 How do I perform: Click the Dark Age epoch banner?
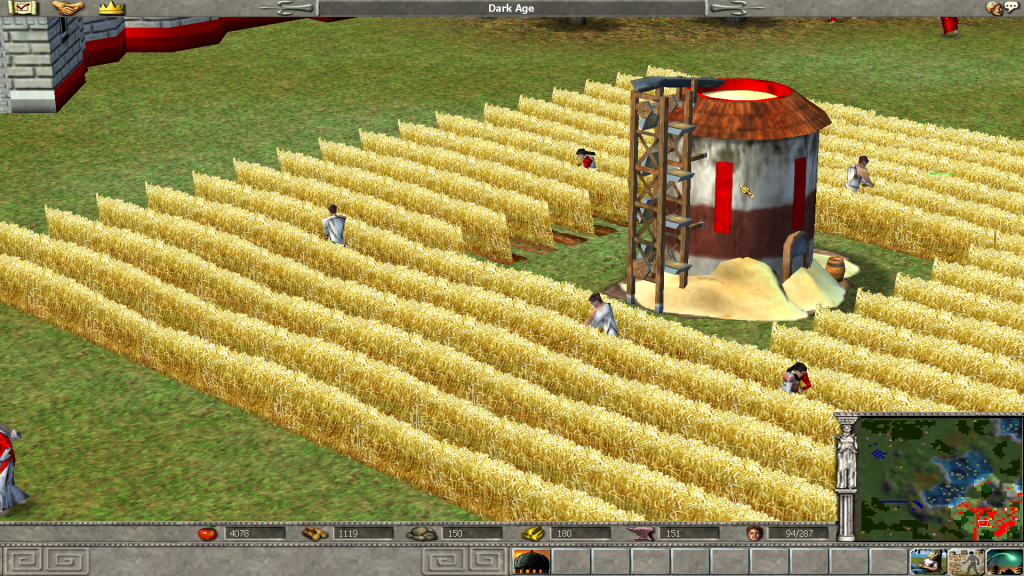(x=512, y=8)
